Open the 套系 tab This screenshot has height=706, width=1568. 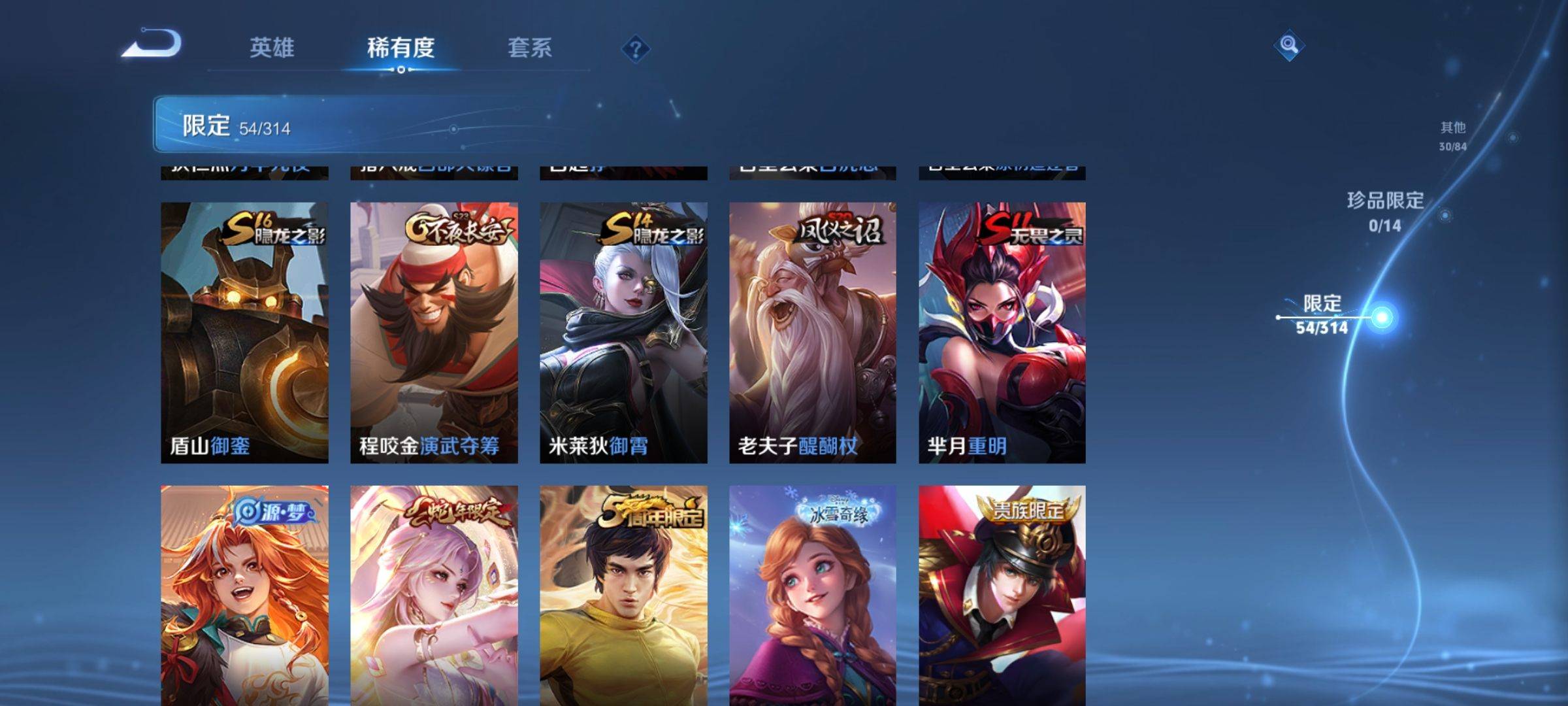coord(530,48)
